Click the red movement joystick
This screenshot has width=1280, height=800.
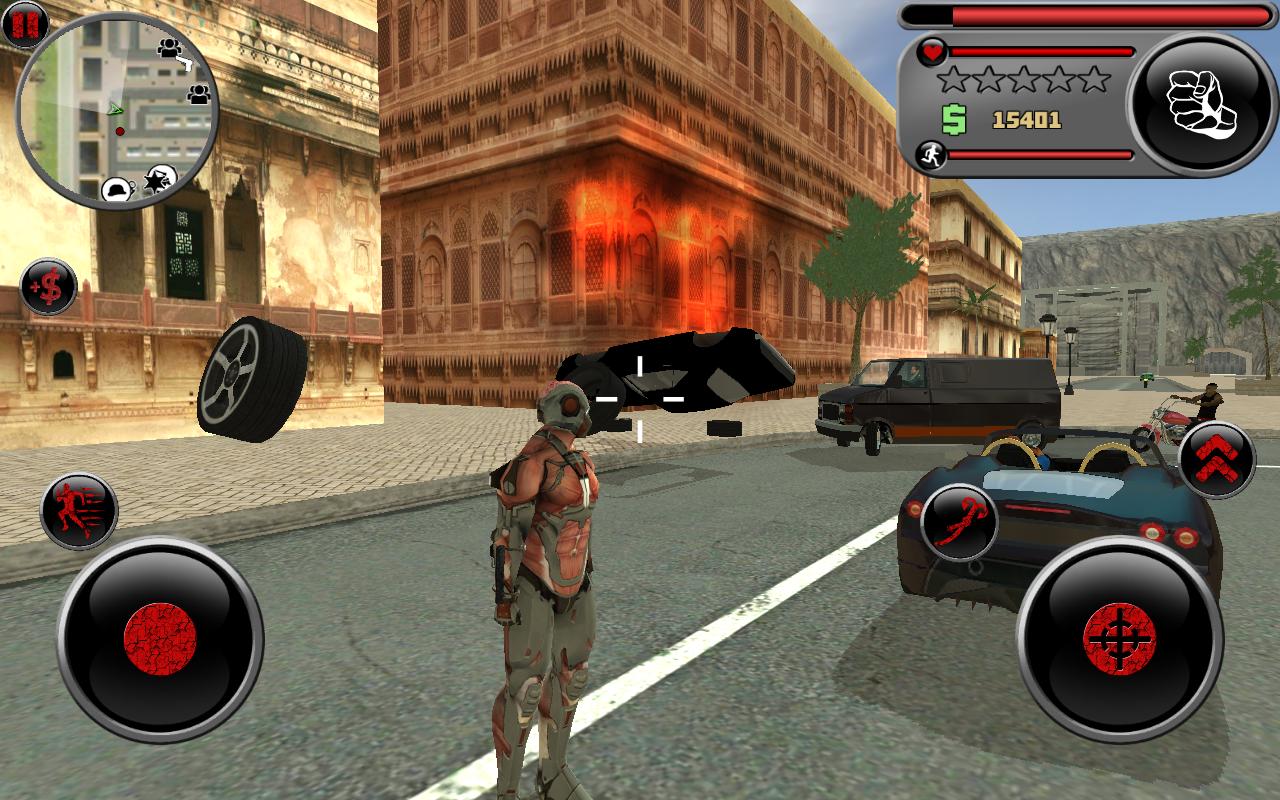click(160, 639)
